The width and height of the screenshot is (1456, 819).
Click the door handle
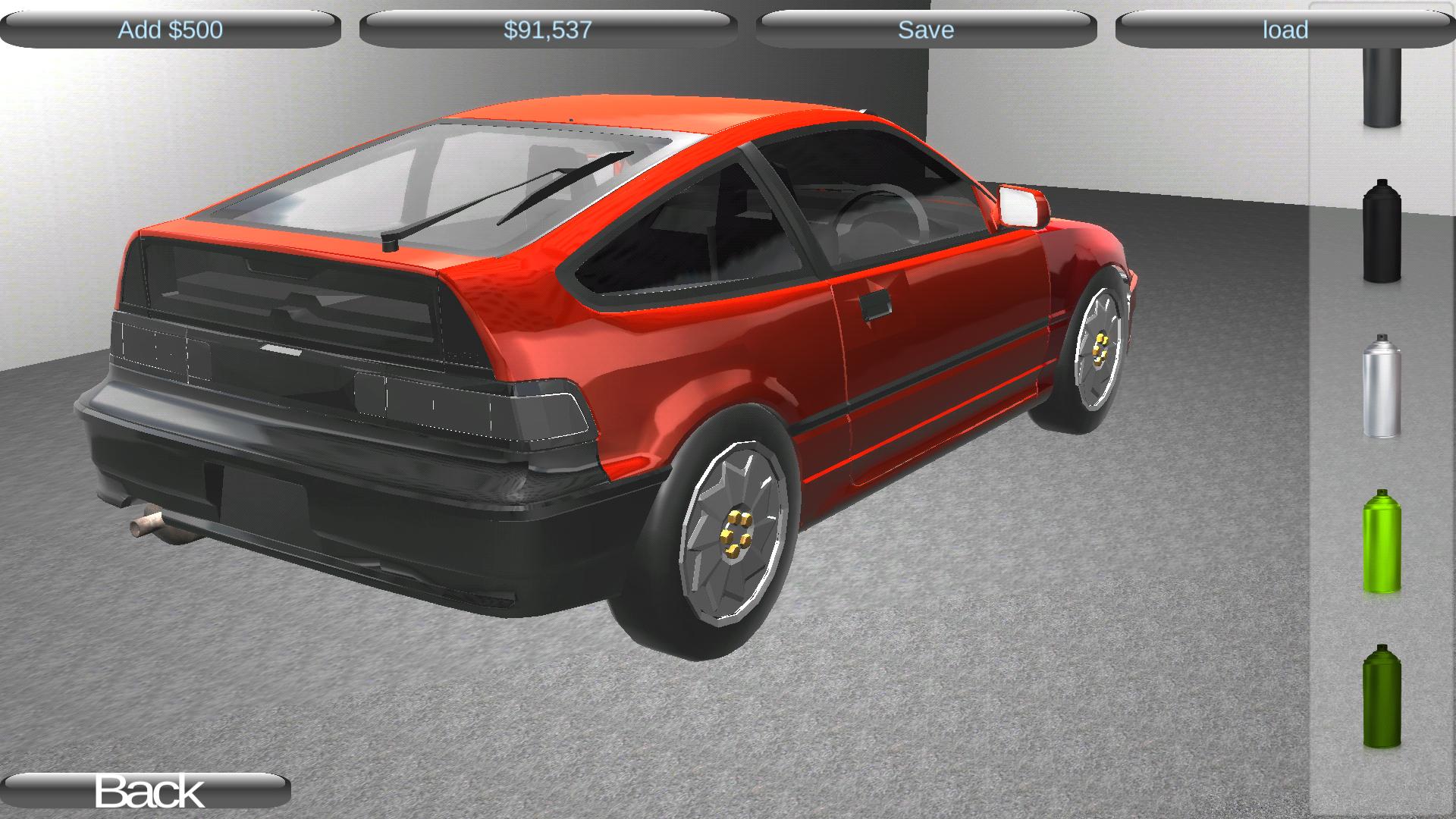[876, 303]
